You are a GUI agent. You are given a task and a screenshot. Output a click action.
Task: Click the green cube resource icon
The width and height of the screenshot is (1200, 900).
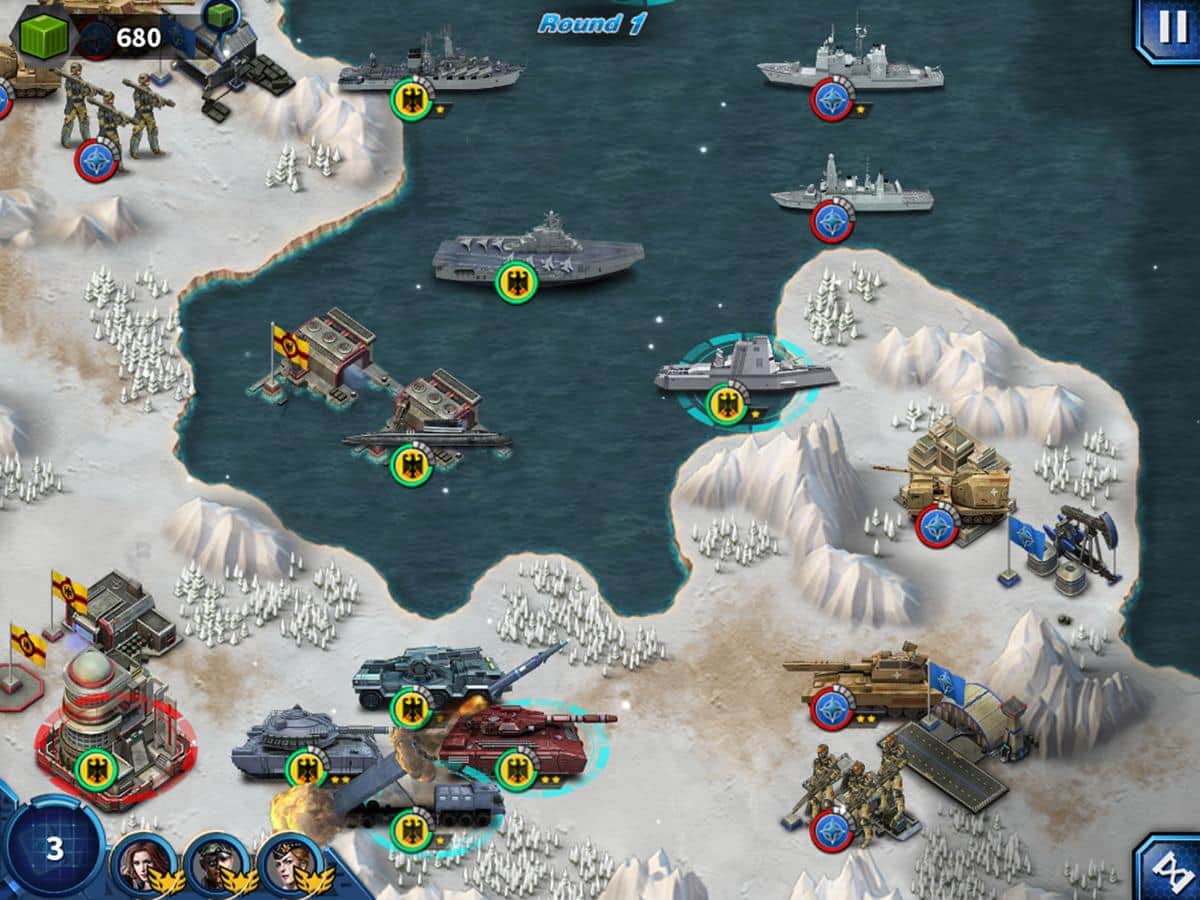43,36
